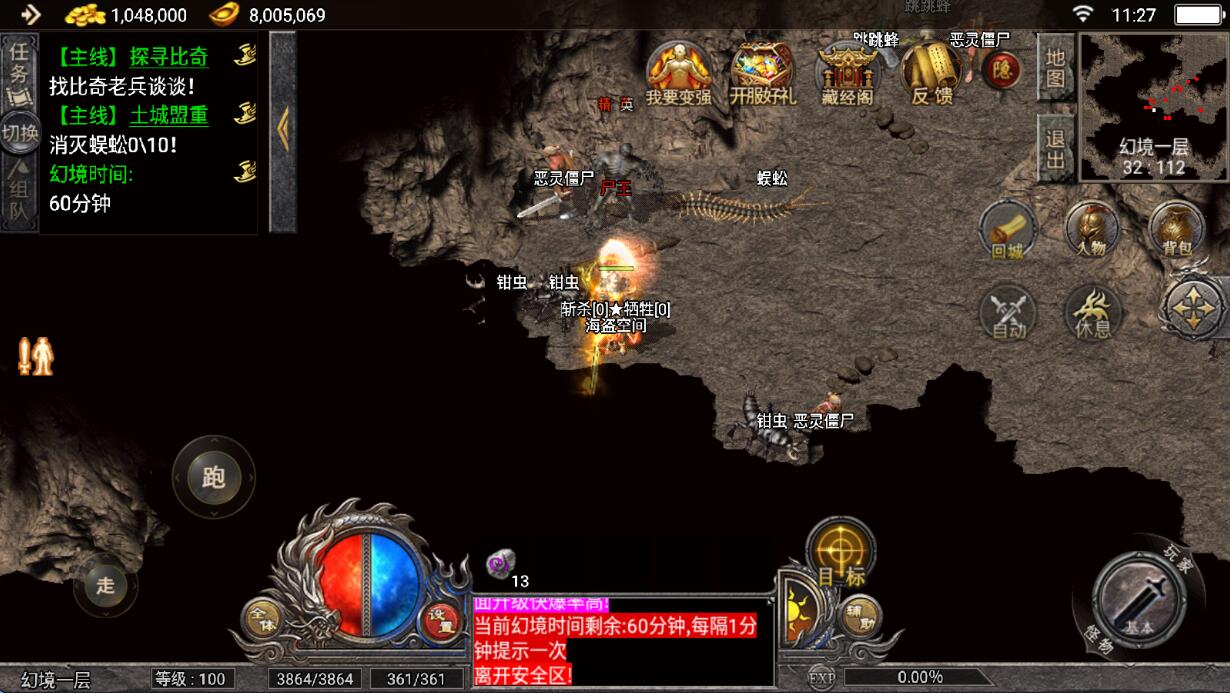
Task: Activate the 休息 rest button
Action: [x=1091, y=312]
